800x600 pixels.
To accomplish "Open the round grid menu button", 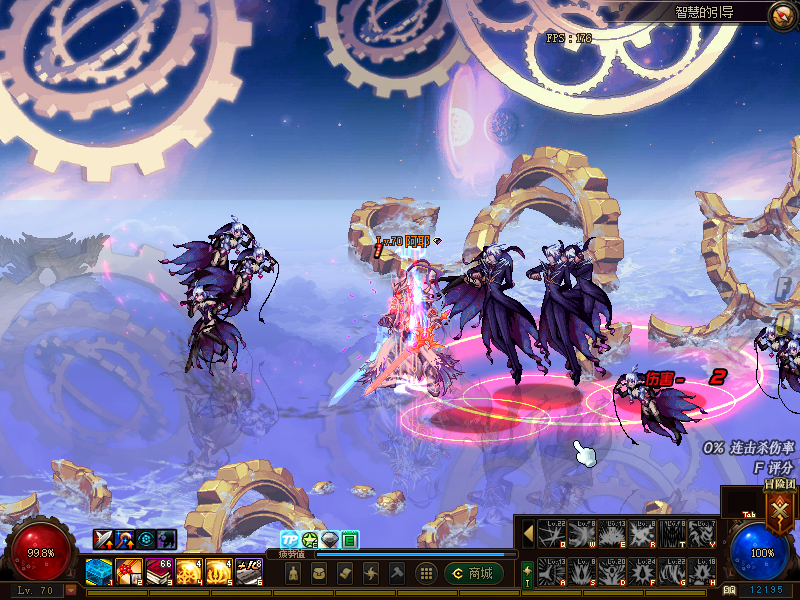I will pyautogui.click(x=425, y=573).
